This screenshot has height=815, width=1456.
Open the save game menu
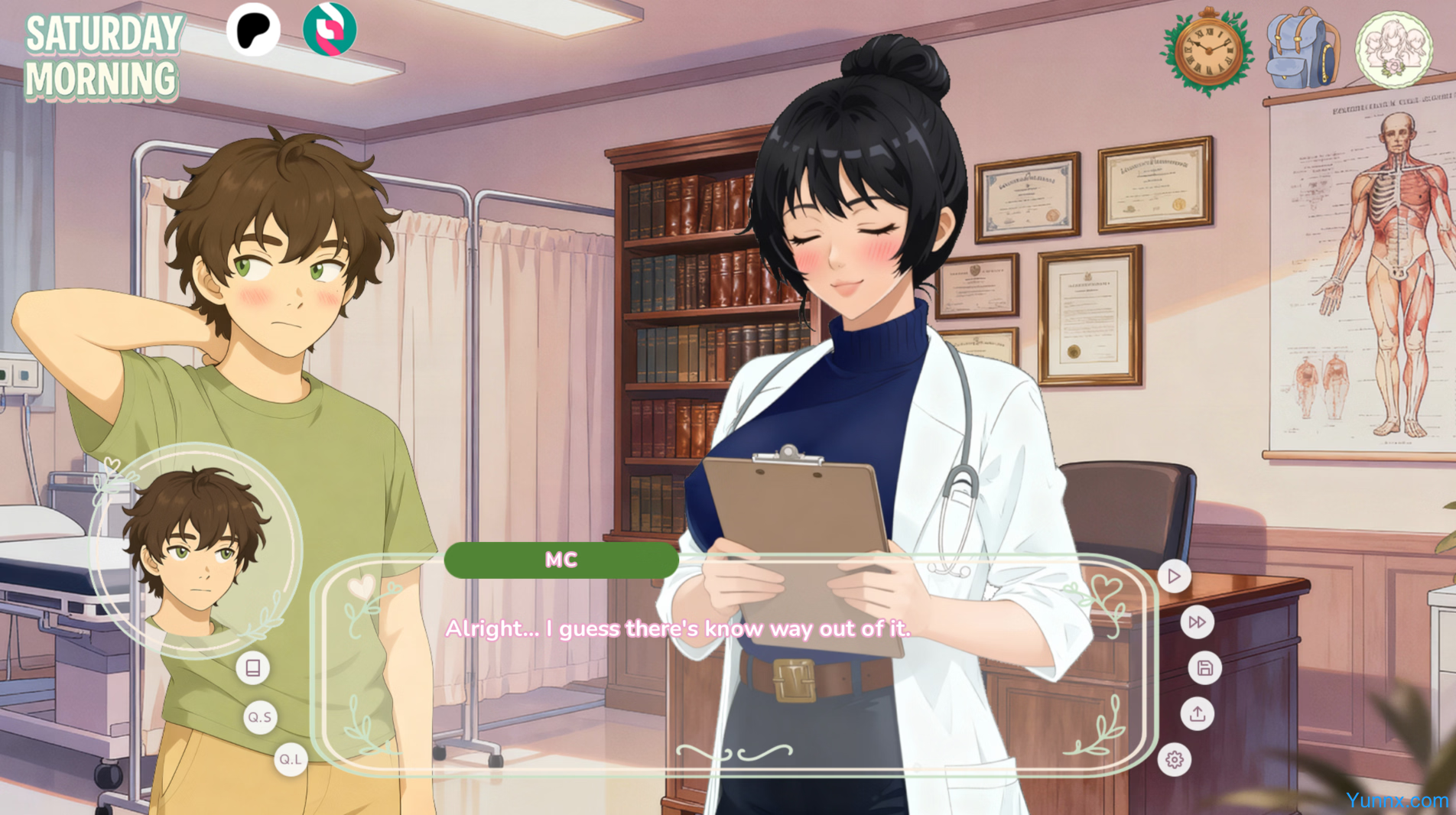click(x=1204, y=668)
